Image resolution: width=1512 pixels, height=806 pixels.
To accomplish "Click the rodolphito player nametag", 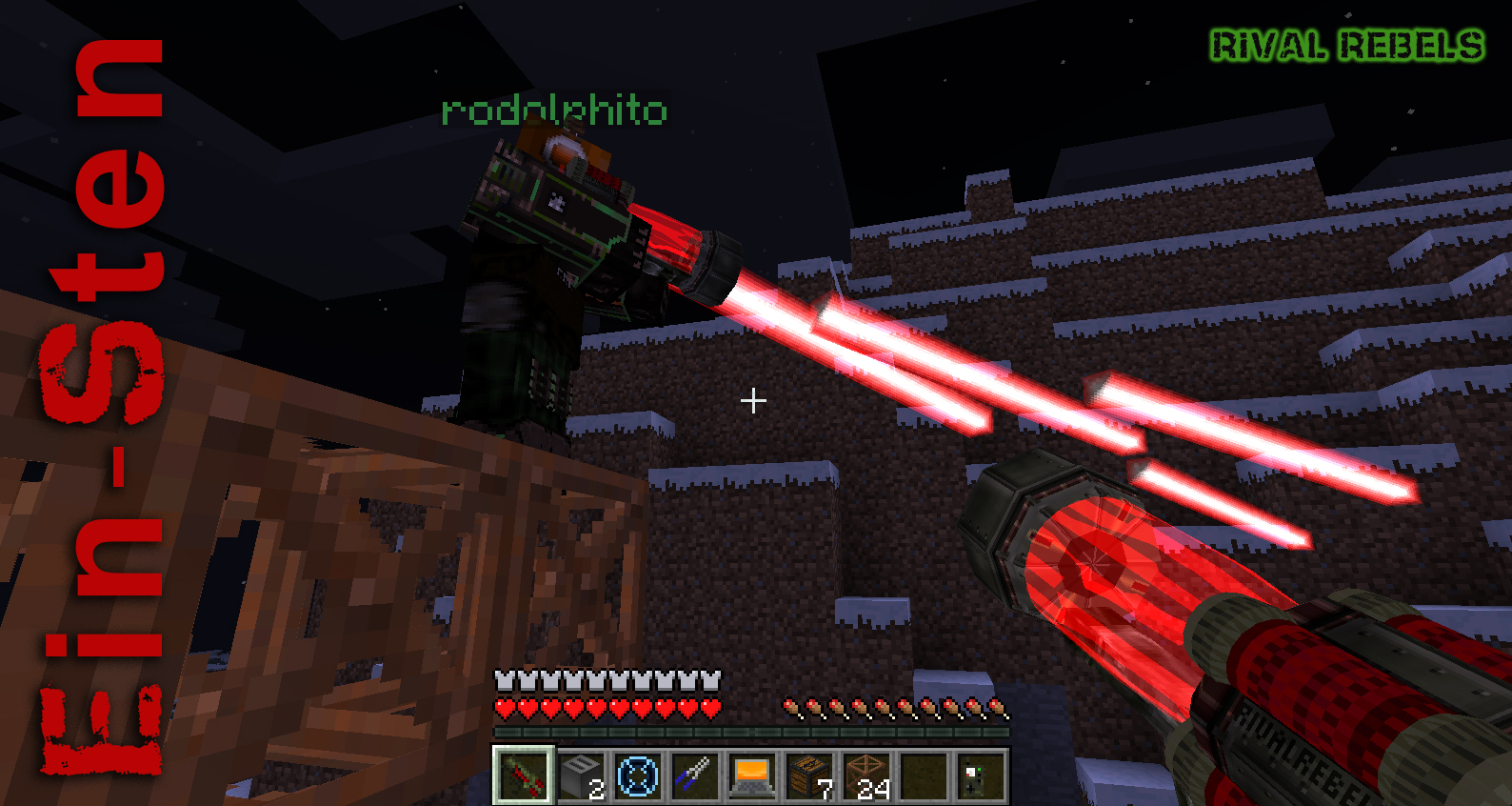I will pyautogui.click(x=552, y=111).
